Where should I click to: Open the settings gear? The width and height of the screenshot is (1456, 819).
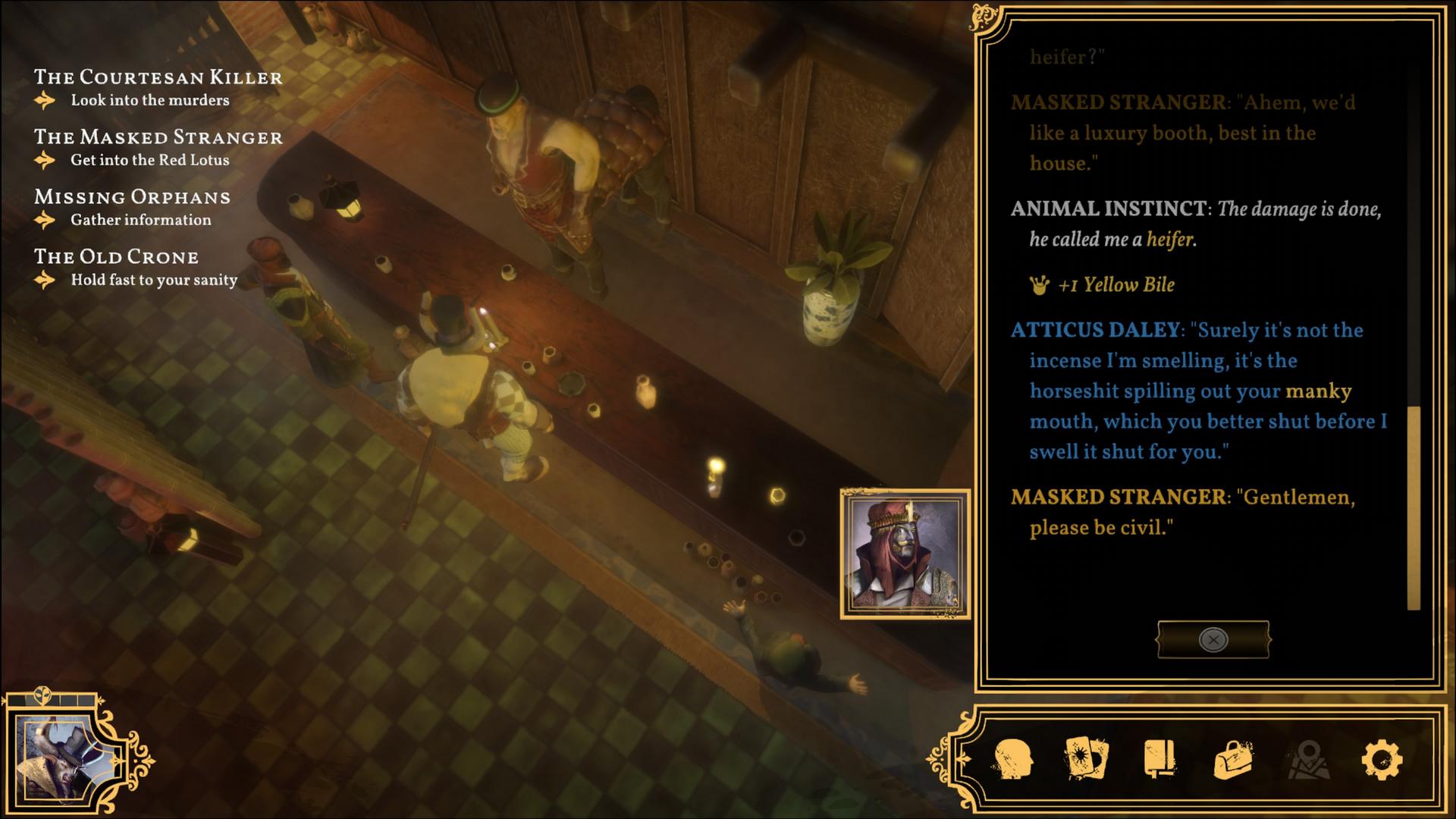(x=1382, y=758)
